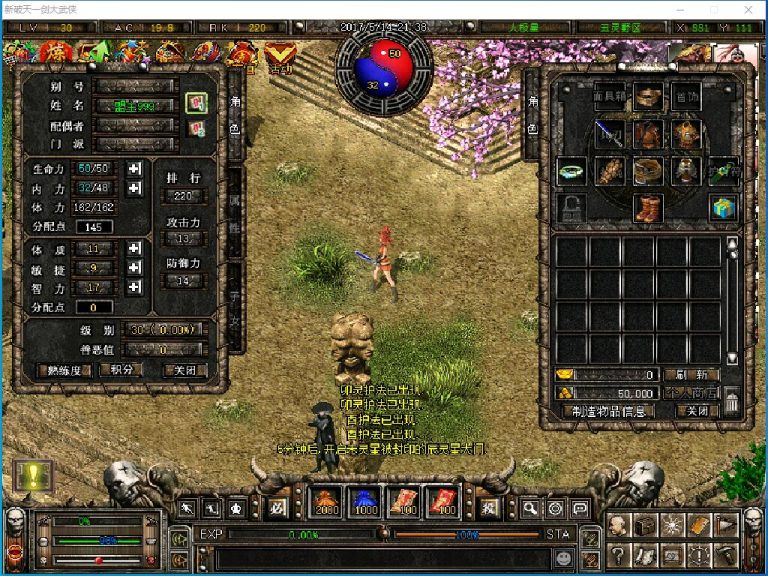Screen dimensions: 768x576
Task: Add a point to 智力 intelligence
Action: pyautogui.click(x=134, y=287)
